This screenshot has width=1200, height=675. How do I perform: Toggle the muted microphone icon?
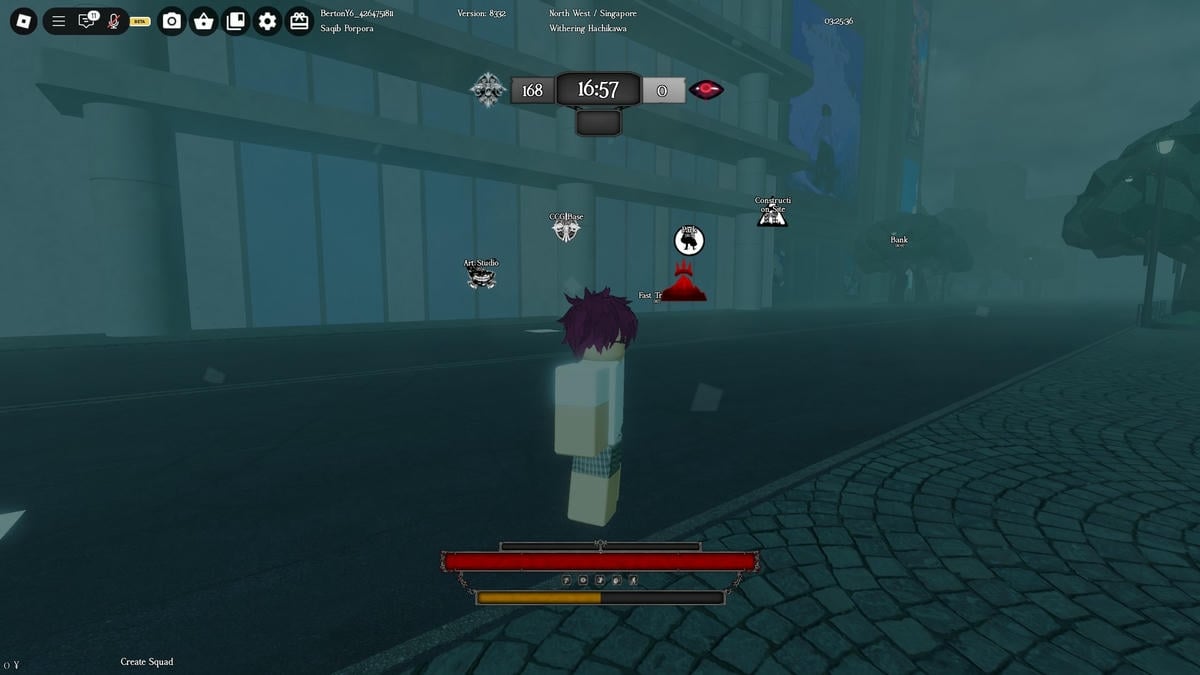(114, 21)
